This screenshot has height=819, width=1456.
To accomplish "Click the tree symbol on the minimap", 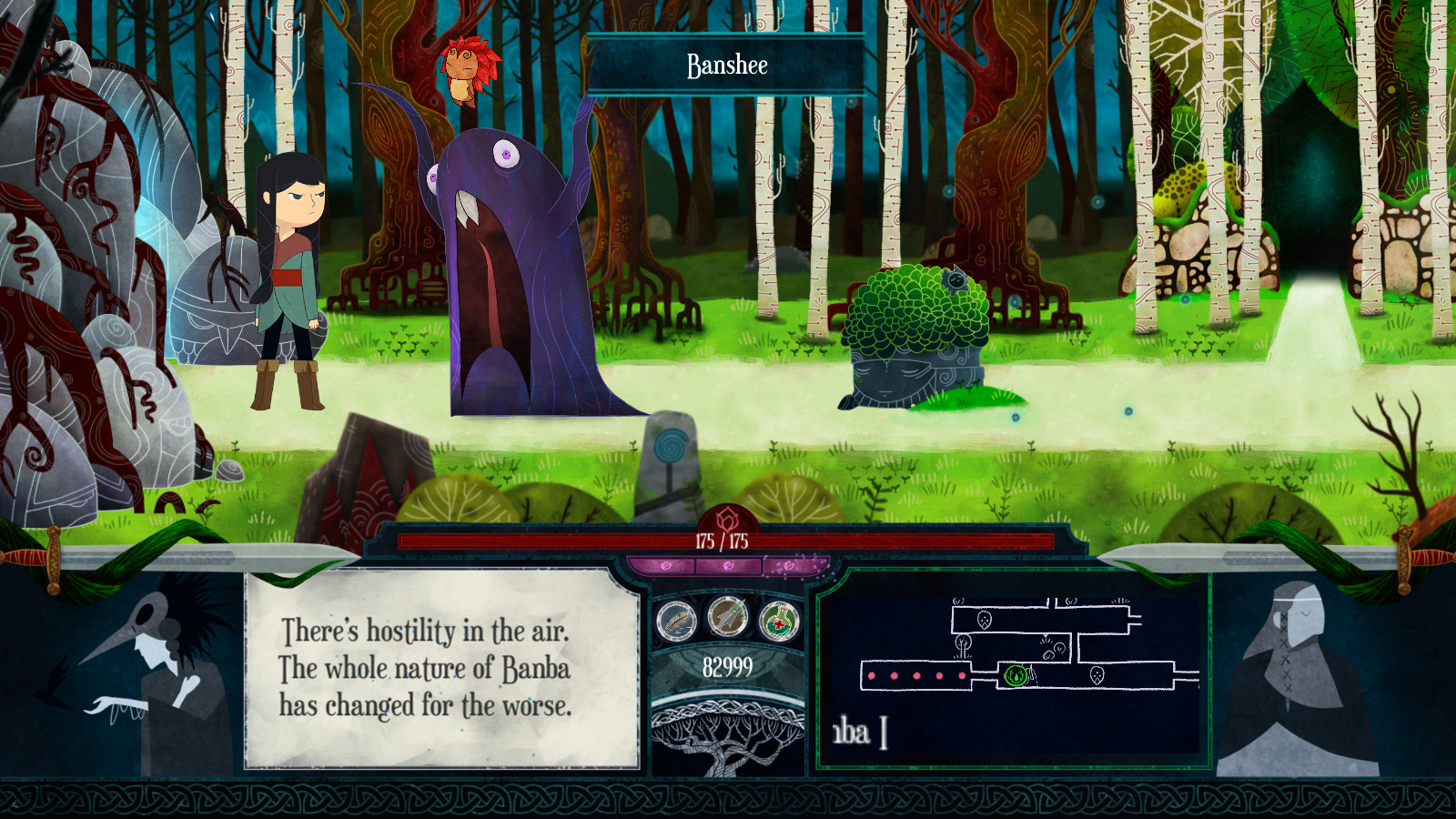I will coord(964,644).
